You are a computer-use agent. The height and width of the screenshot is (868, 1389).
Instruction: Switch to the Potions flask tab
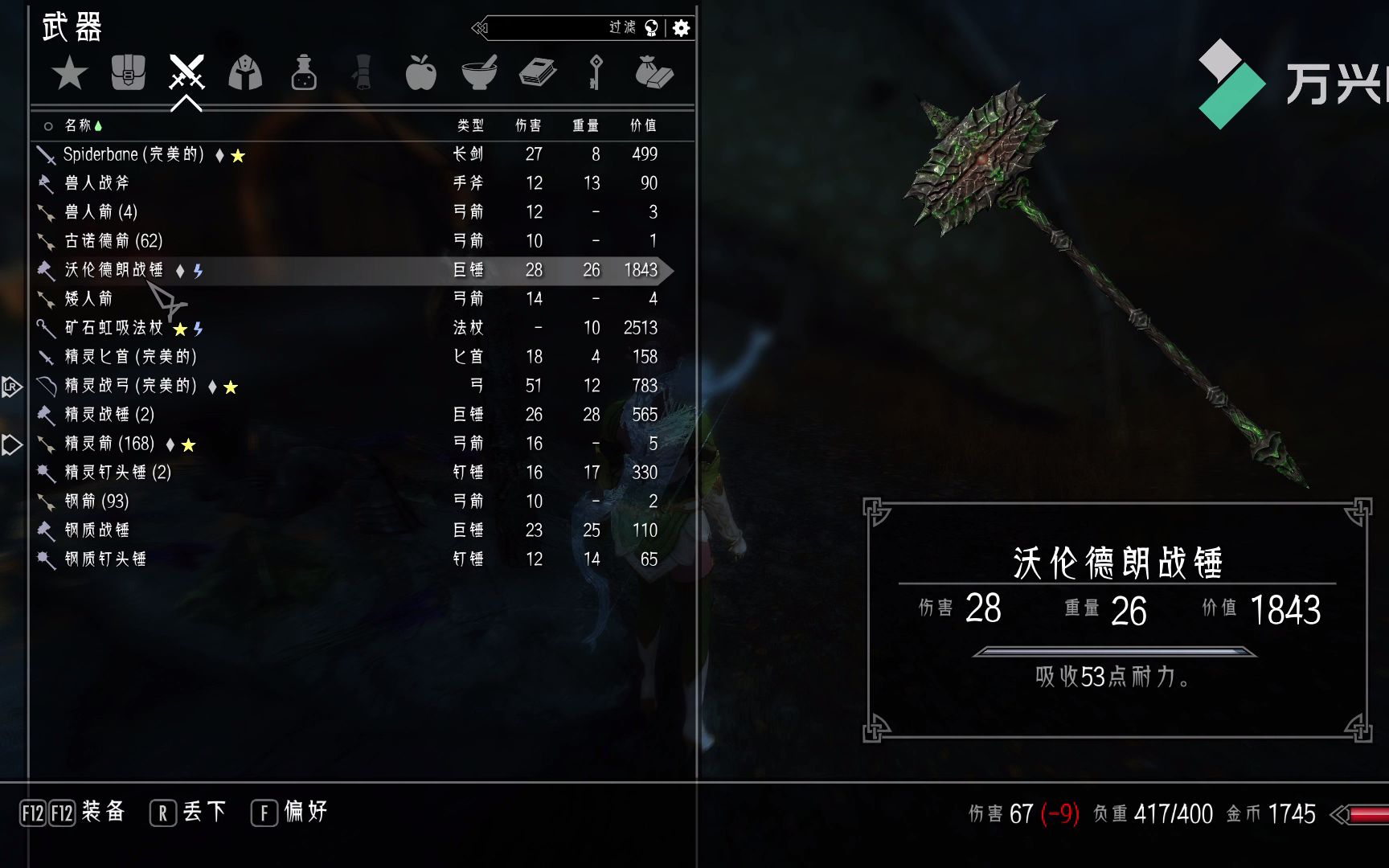(x=304, y=73)
